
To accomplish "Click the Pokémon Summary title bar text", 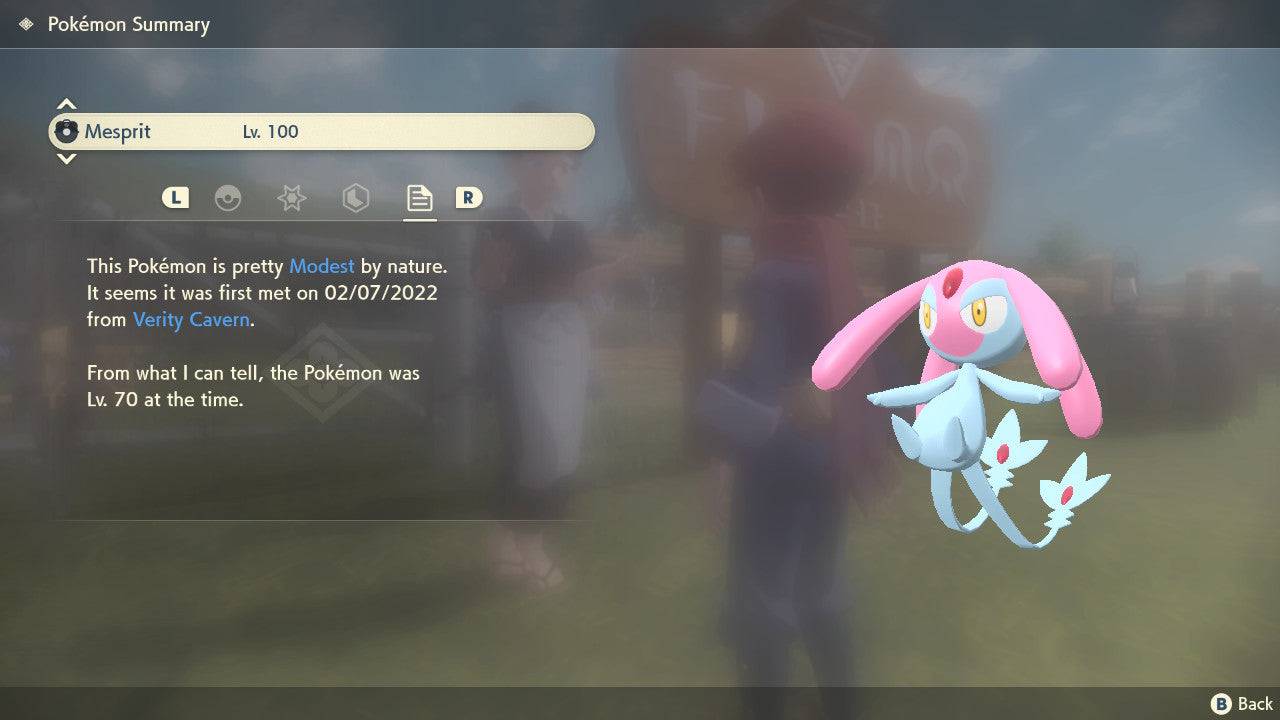I will coord(128,23).
